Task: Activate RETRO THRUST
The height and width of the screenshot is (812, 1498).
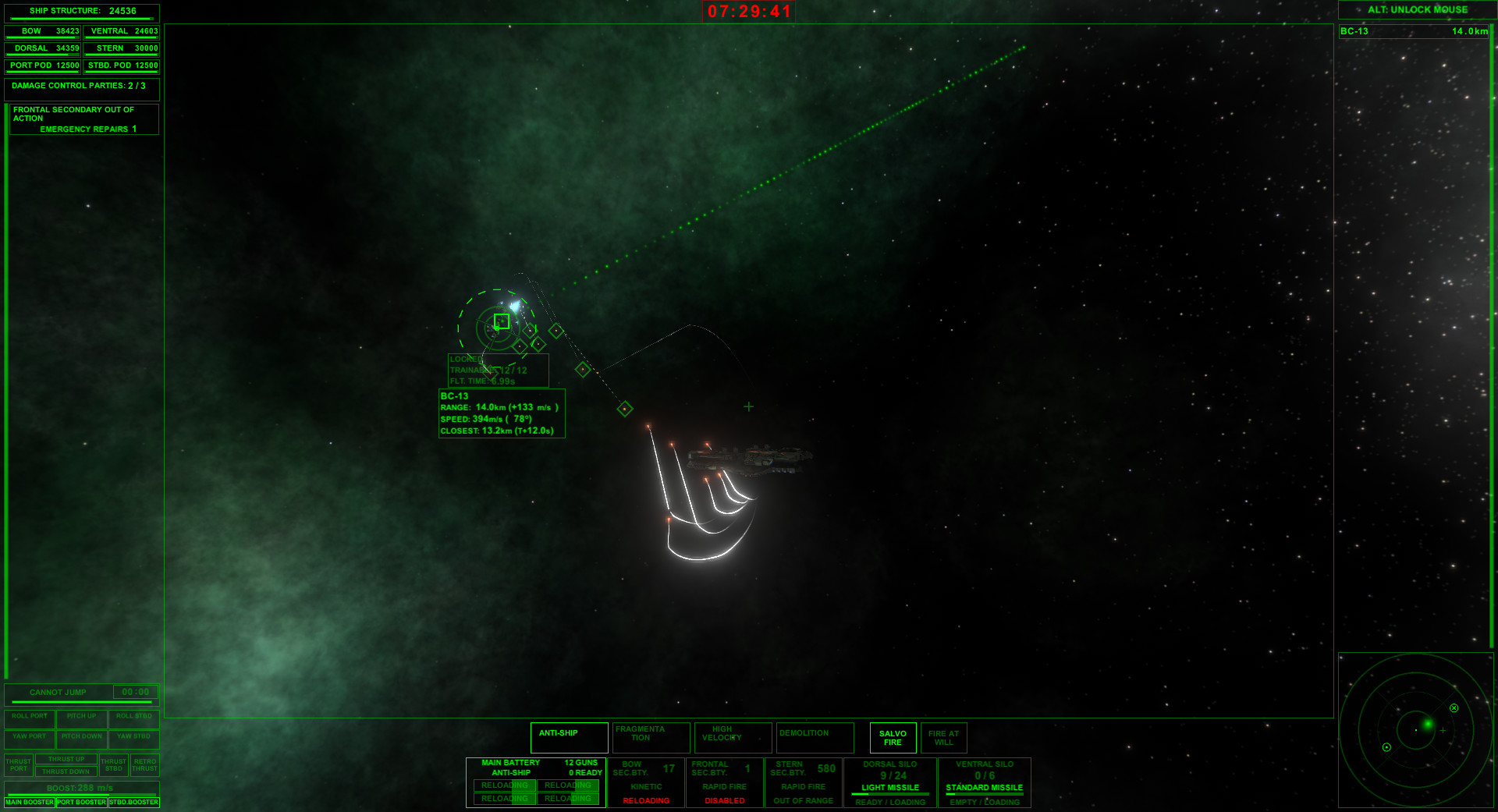Action: click(x=144, y=764)
